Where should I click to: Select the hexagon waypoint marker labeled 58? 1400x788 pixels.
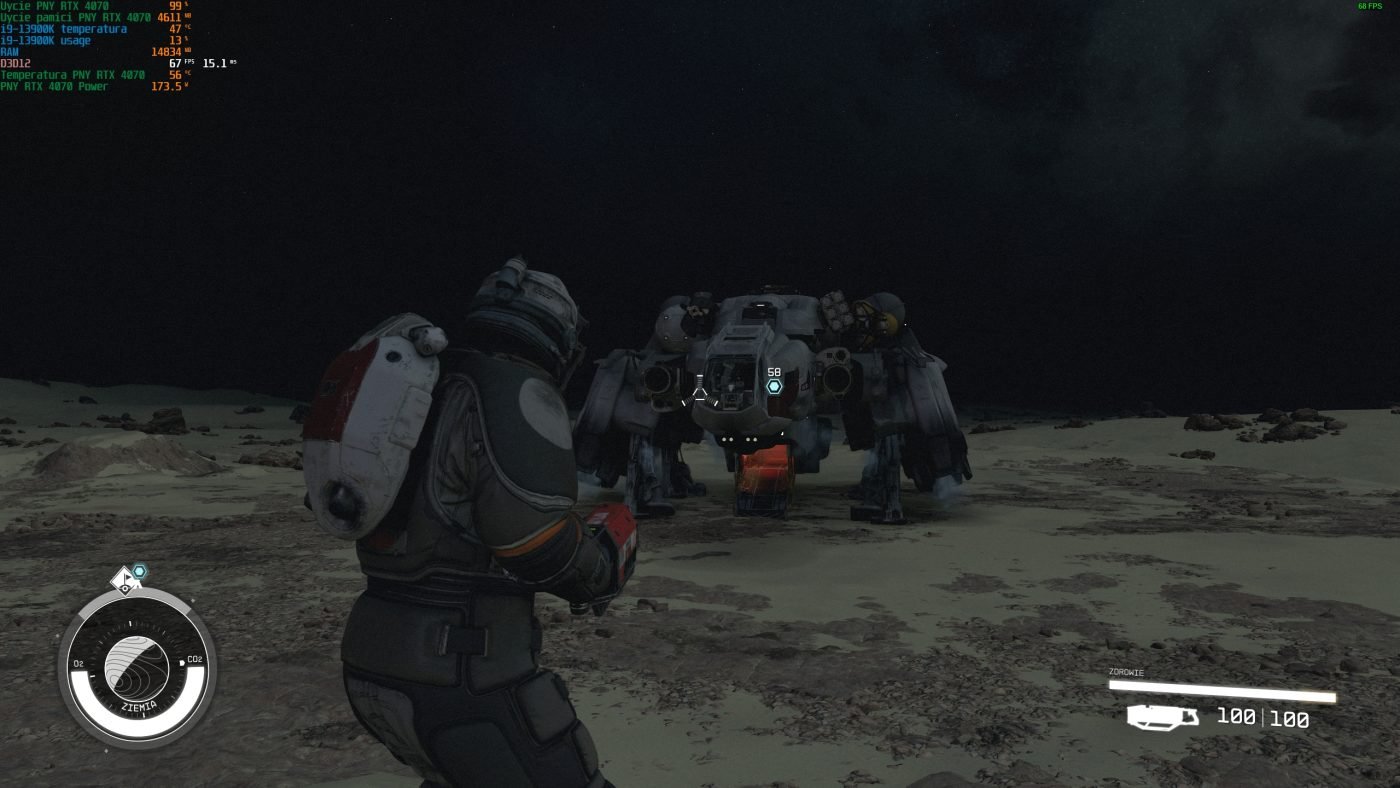click(774, 386)
